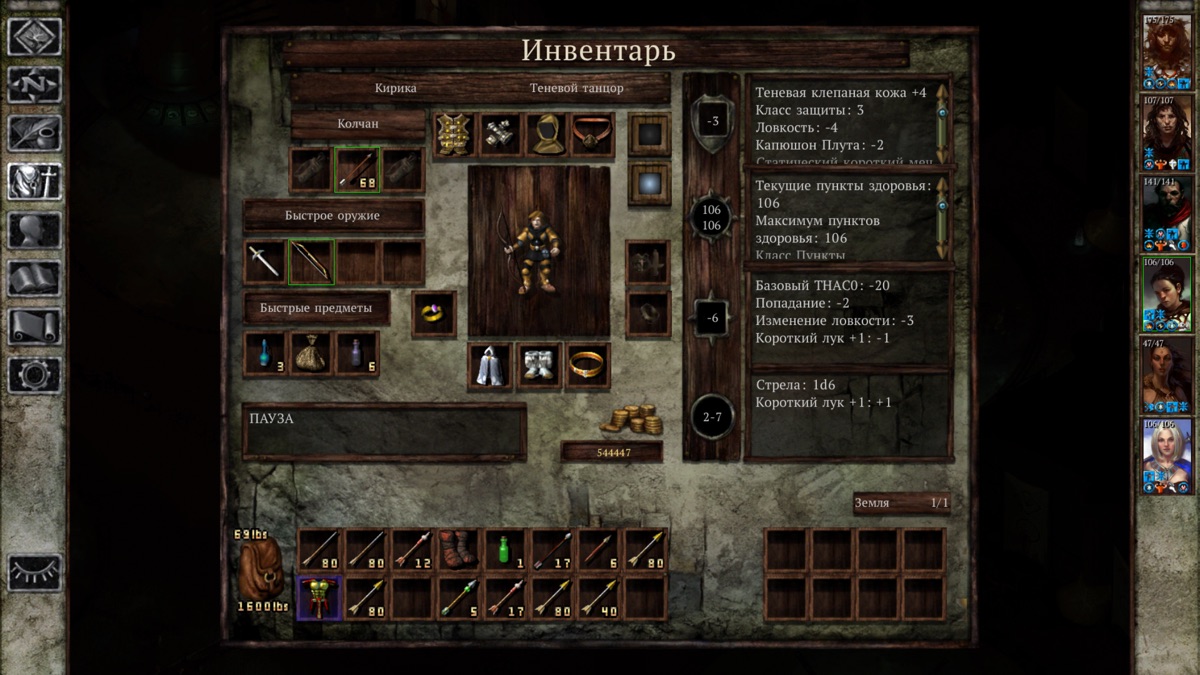Click the gold coin pile

(632, 418)
